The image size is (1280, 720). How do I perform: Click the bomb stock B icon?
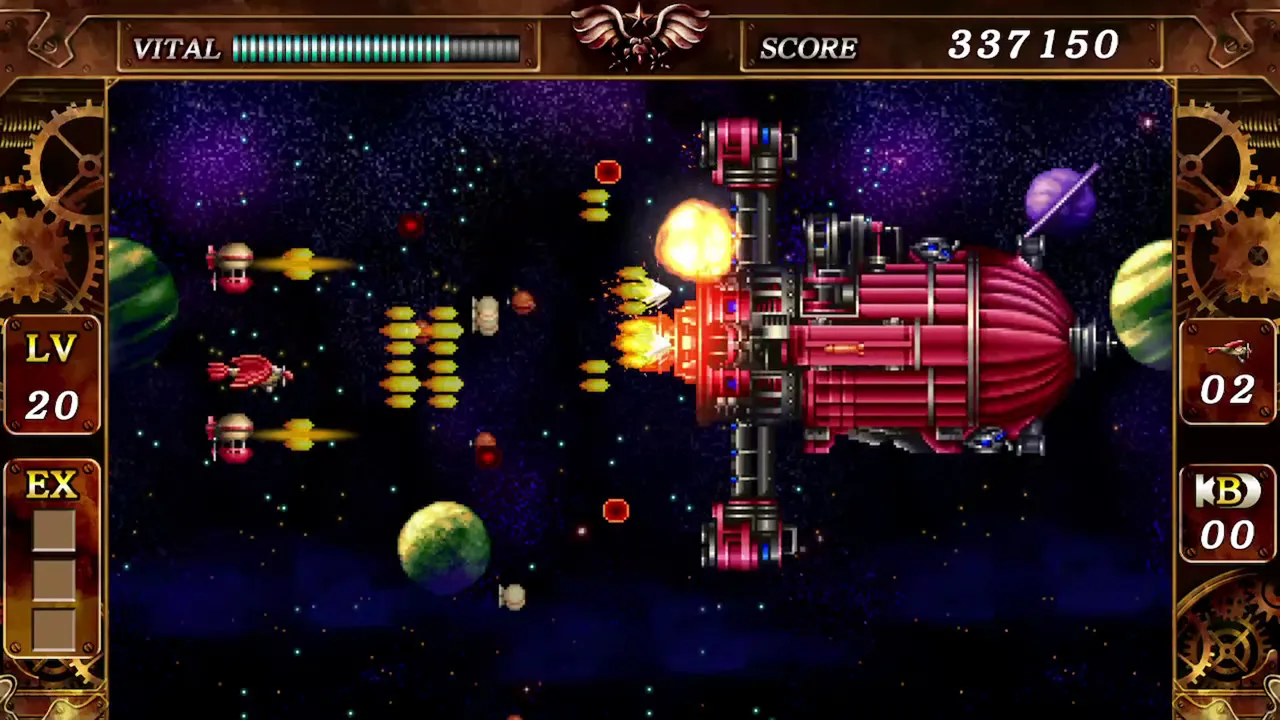[x=1227, y=490]
